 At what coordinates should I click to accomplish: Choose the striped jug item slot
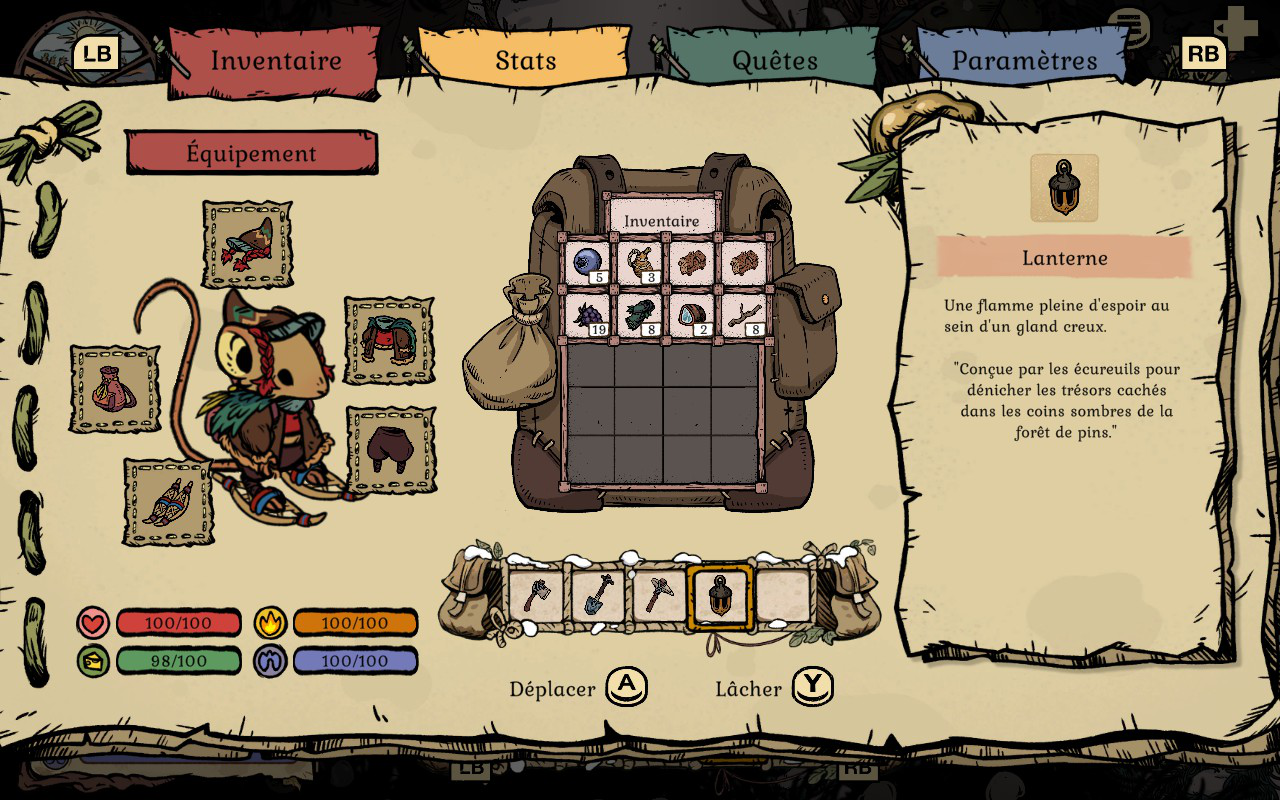tap(639, 264)
